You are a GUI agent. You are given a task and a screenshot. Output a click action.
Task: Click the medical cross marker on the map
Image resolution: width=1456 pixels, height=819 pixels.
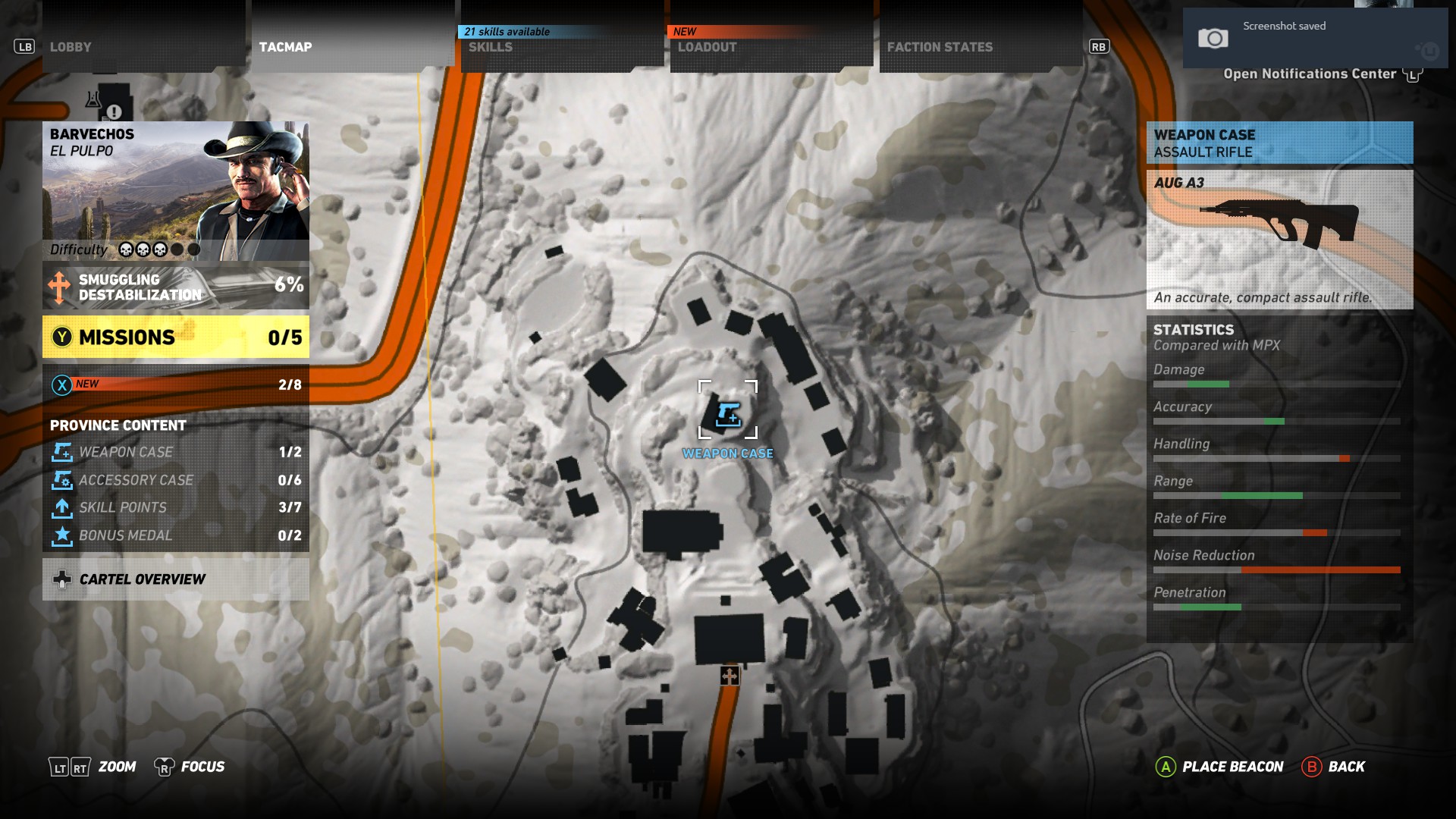click(730, 675)
